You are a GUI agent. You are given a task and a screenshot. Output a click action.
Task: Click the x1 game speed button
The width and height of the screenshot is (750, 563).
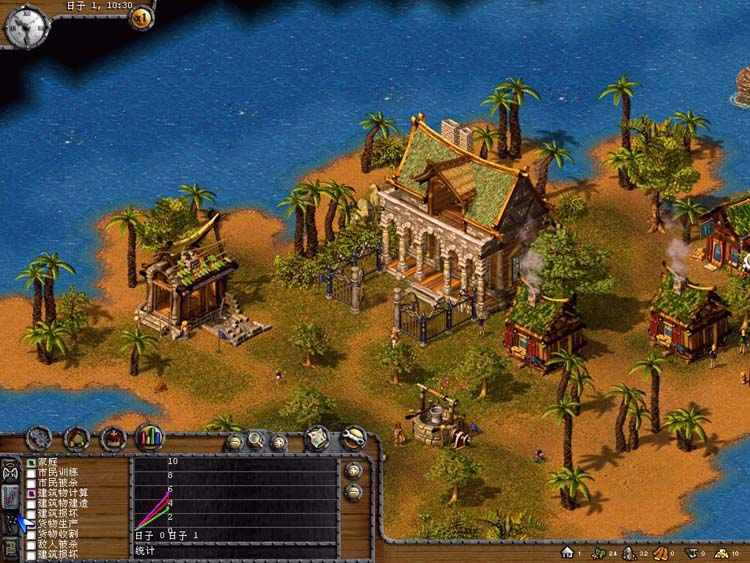[x=142, y=16]
